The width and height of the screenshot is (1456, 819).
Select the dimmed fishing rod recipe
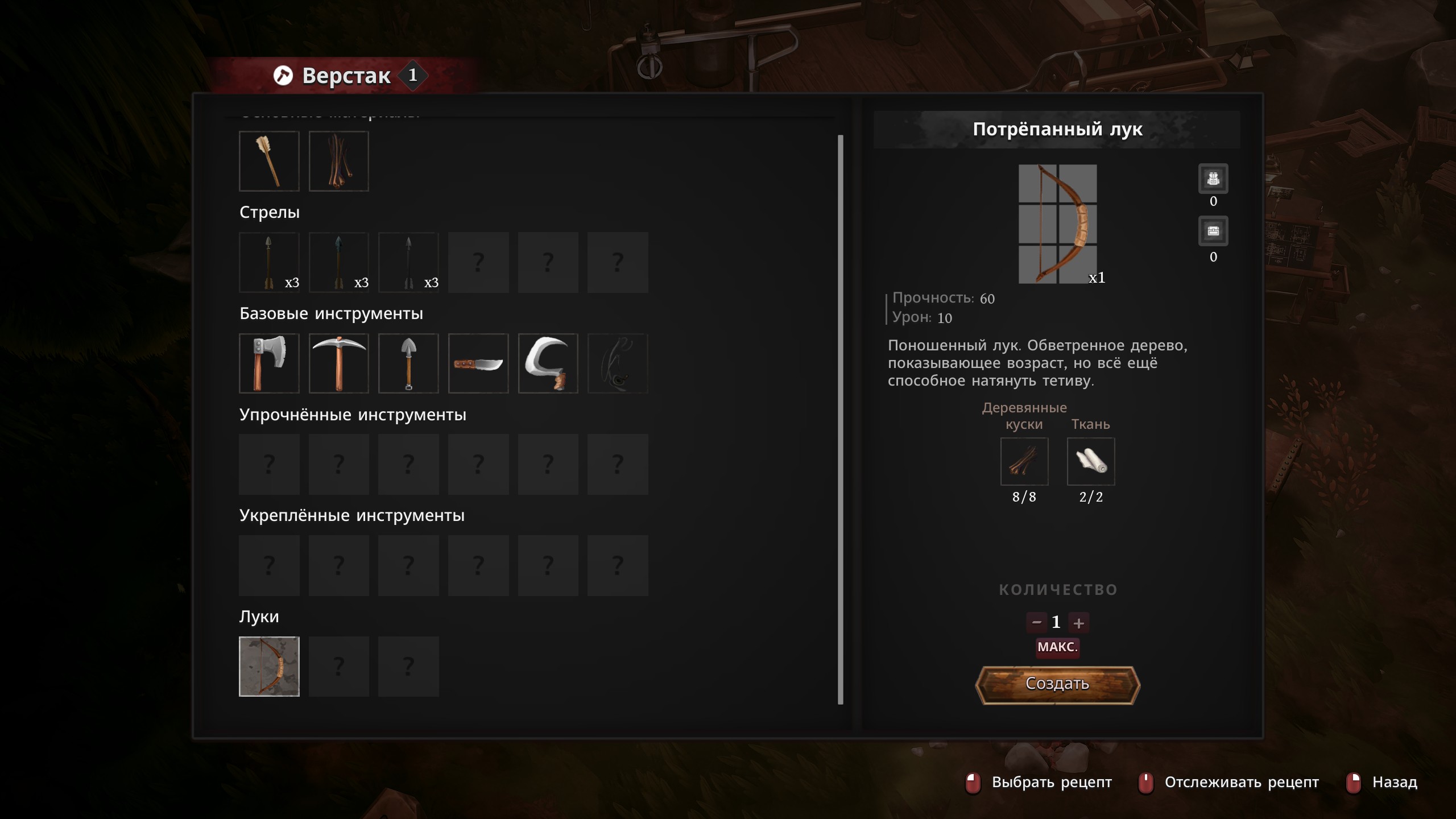(x=618, y=363)
